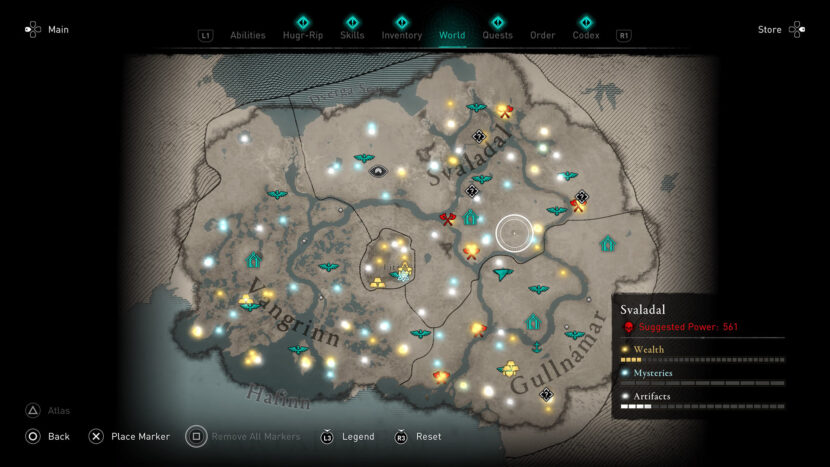Select the Wealth row in Svaladal panel
The image size is (830, 467).
[700, 350]
